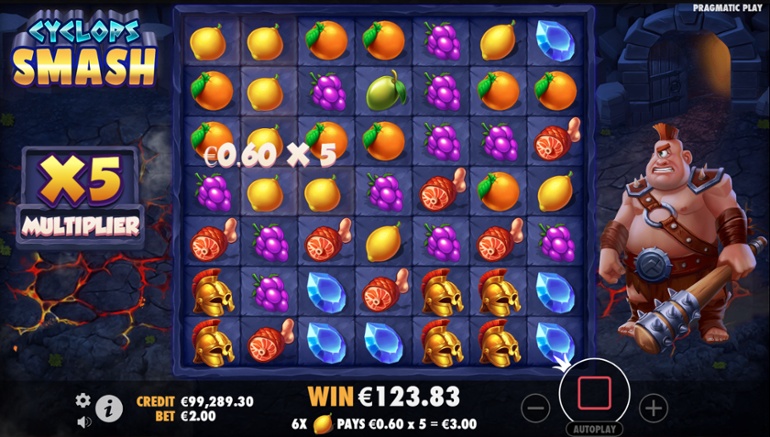Screen dimensions: 770x437
Task: Stop the spin with the red square button
Action: [x=595, y=393]
